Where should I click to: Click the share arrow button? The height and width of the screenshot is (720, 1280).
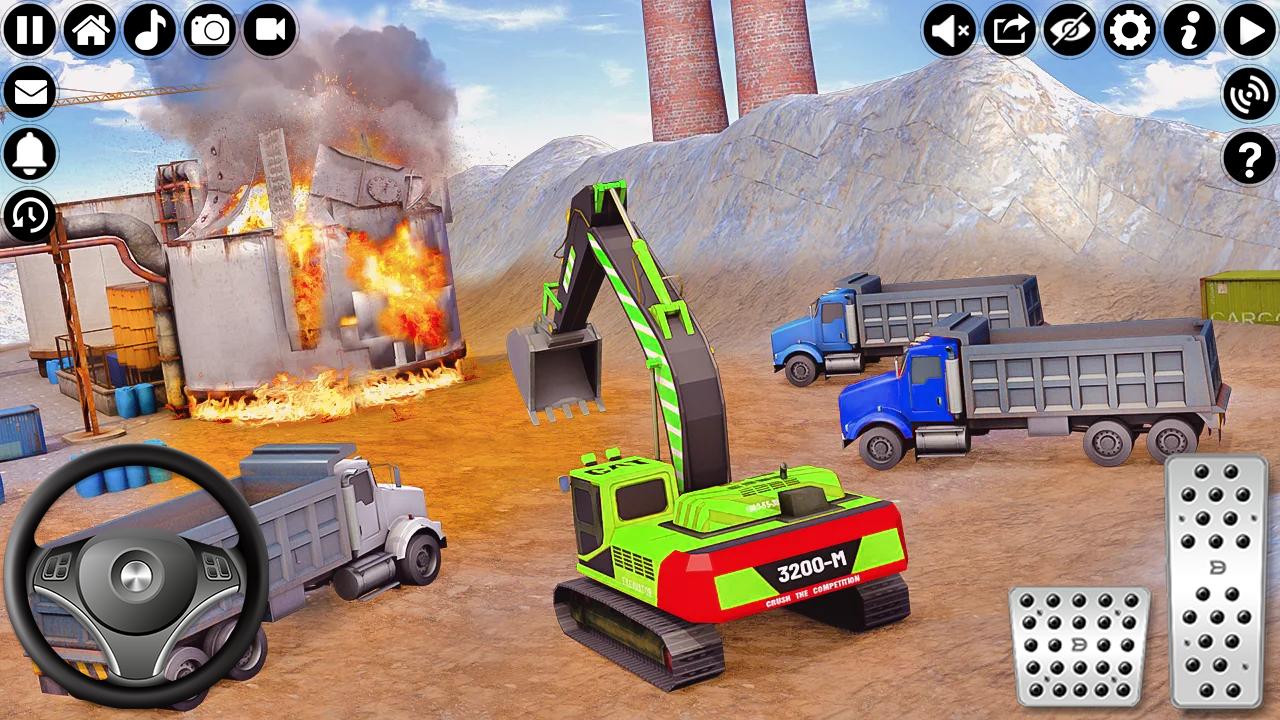pyautogui.click(x=1010, y=31)
